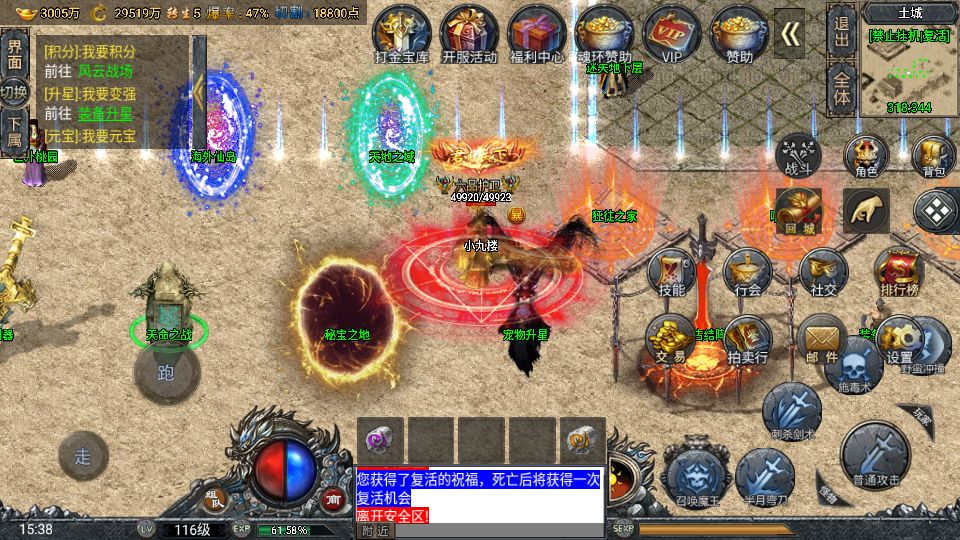This screenshot has width=960, height=540.
Task: Open the 福利中心 welfare center gift box
Action: (x=536, y=34)
